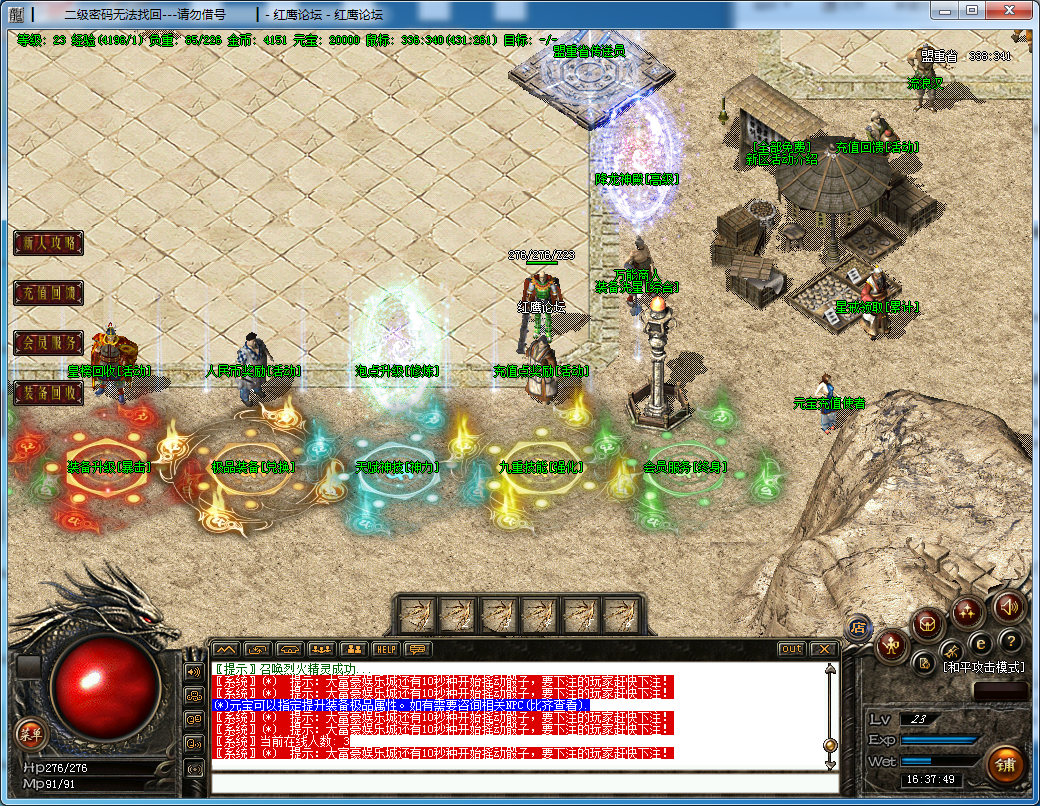Click the round 'e' icon

pos(981,643)
